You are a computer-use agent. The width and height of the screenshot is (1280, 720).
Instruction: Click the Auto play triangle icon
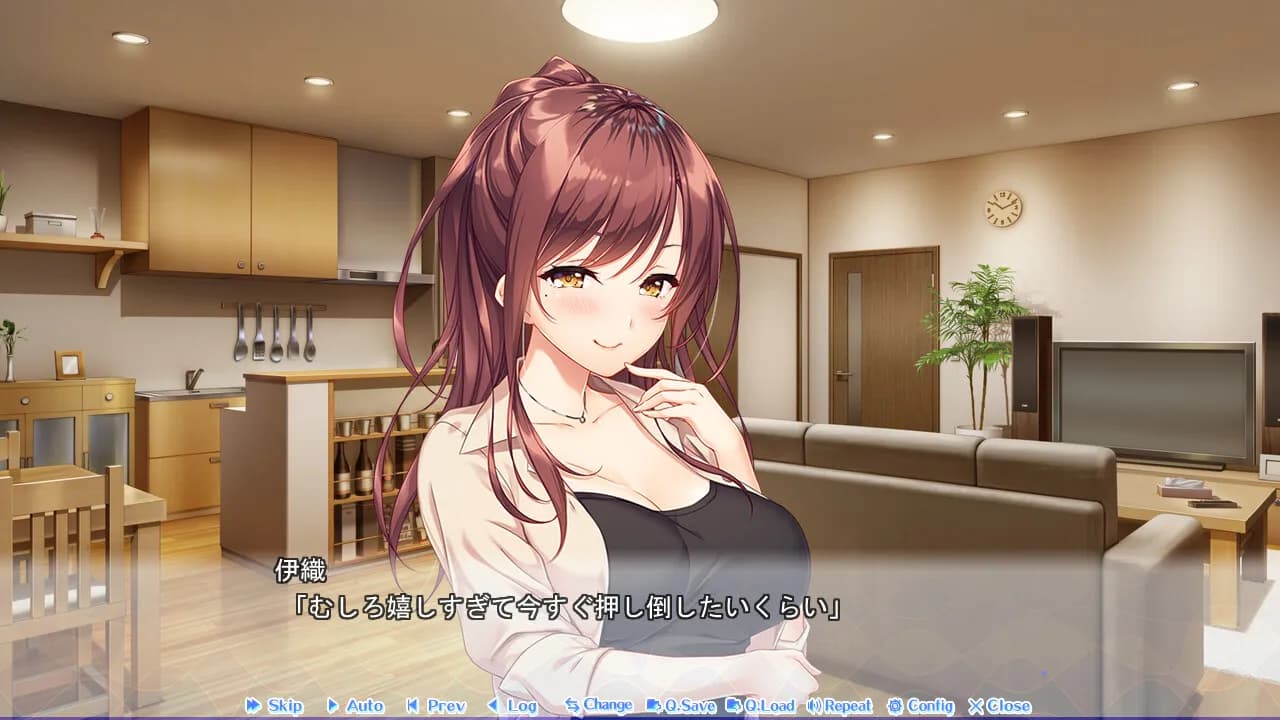pos(332,705)
